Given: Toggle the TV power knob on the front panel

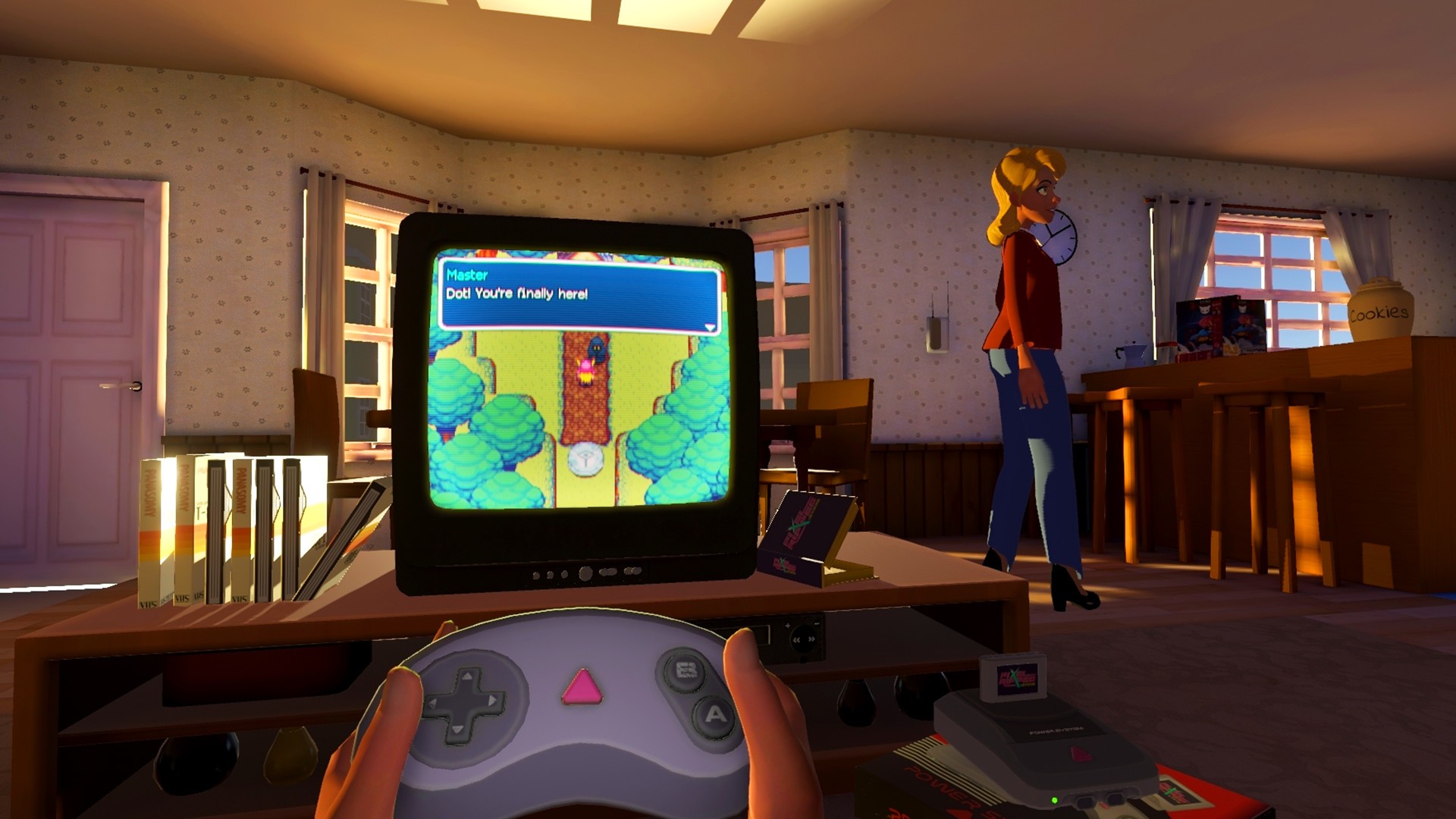Looking at the screenshot, I should tap(585, 573).
